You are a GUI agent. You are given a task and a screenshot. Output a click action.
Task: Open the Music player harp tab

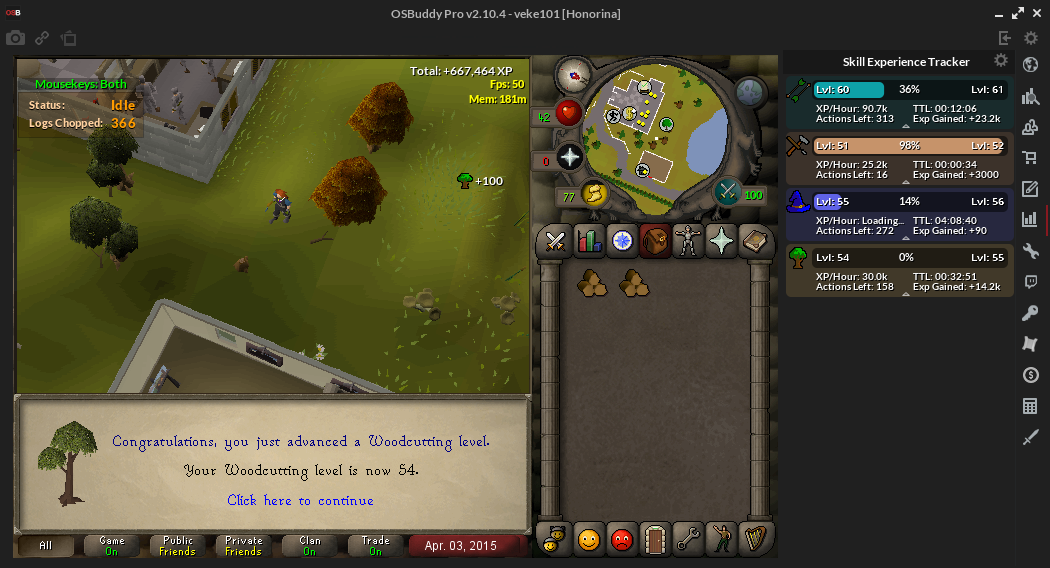[x=754, y=540]
